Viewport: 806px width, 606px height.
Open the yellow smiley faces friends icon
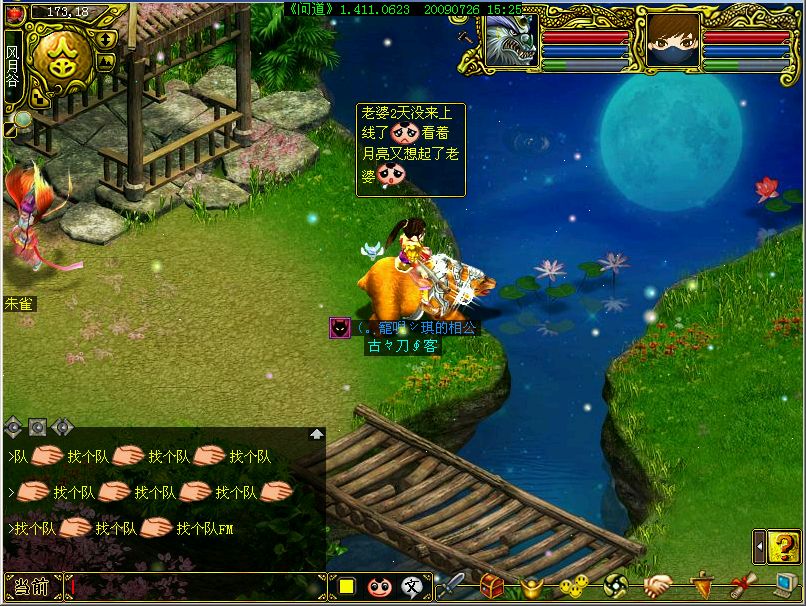573,587
